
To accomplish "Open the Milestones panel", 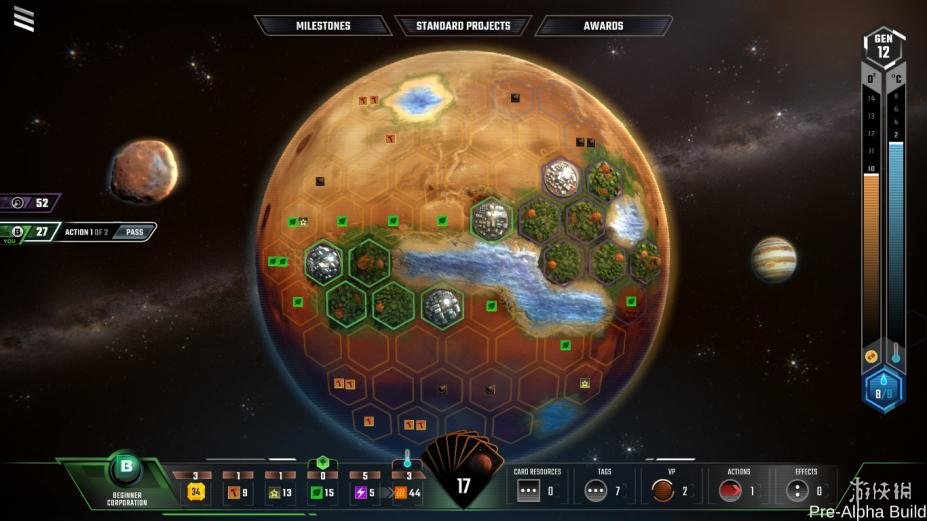I will (x=322, y=25).
